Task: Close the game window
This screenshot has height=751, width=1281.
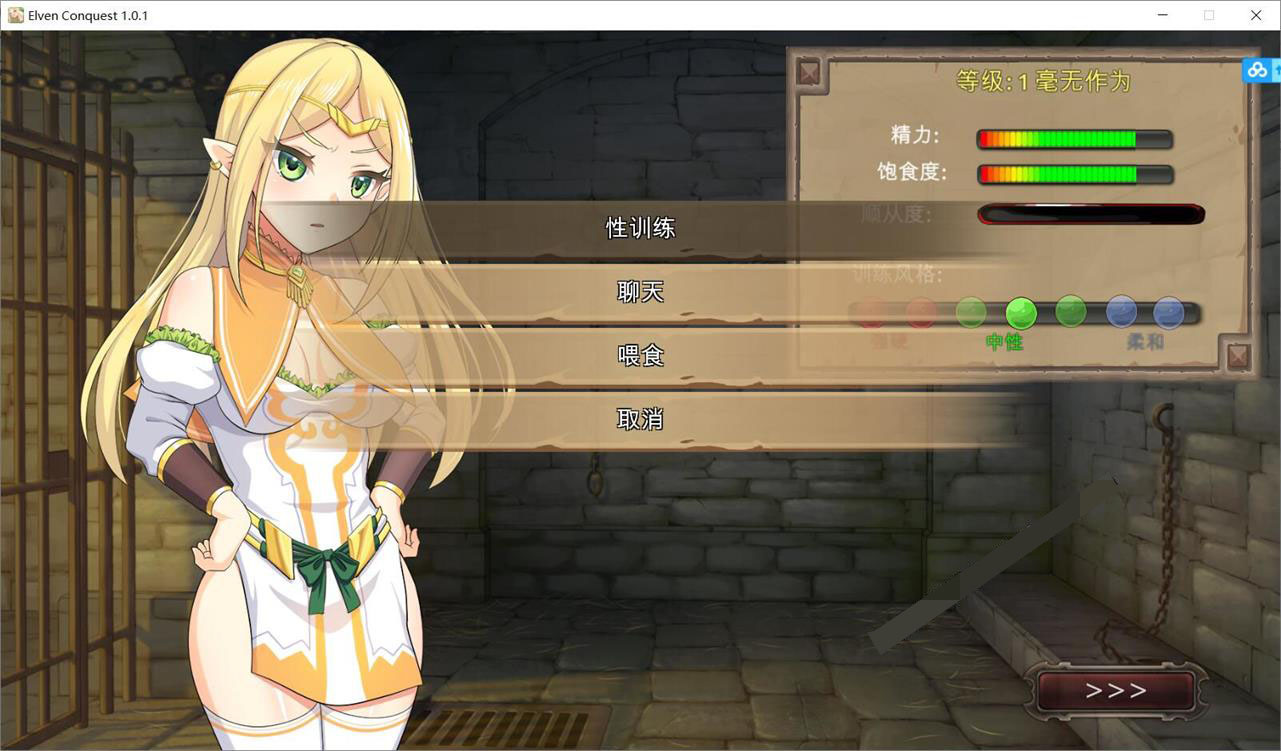Action: (x=1256, y=15)
